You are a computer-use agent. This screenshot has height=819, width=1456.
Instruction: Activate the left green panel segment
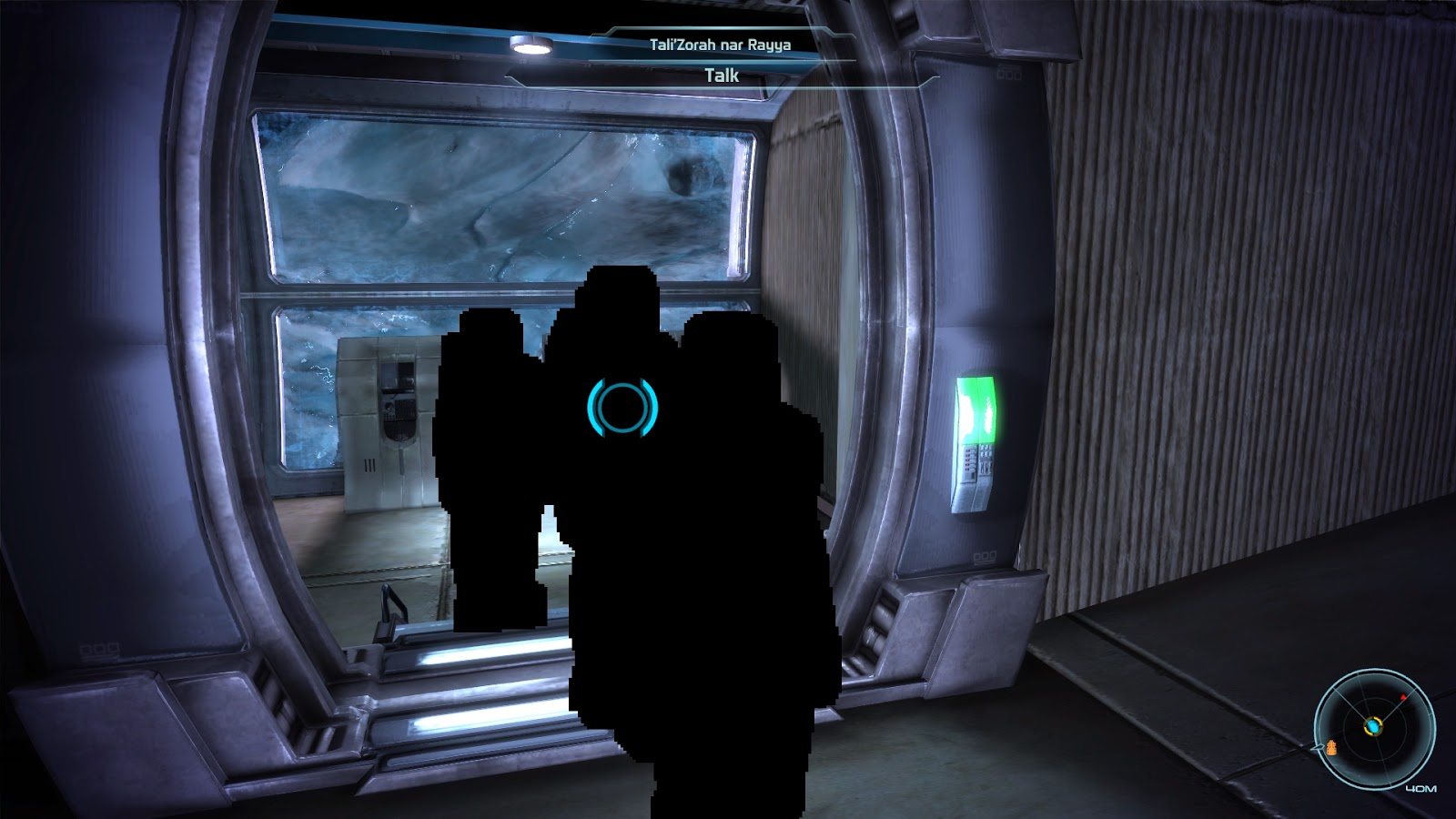[x=967, y=409]
